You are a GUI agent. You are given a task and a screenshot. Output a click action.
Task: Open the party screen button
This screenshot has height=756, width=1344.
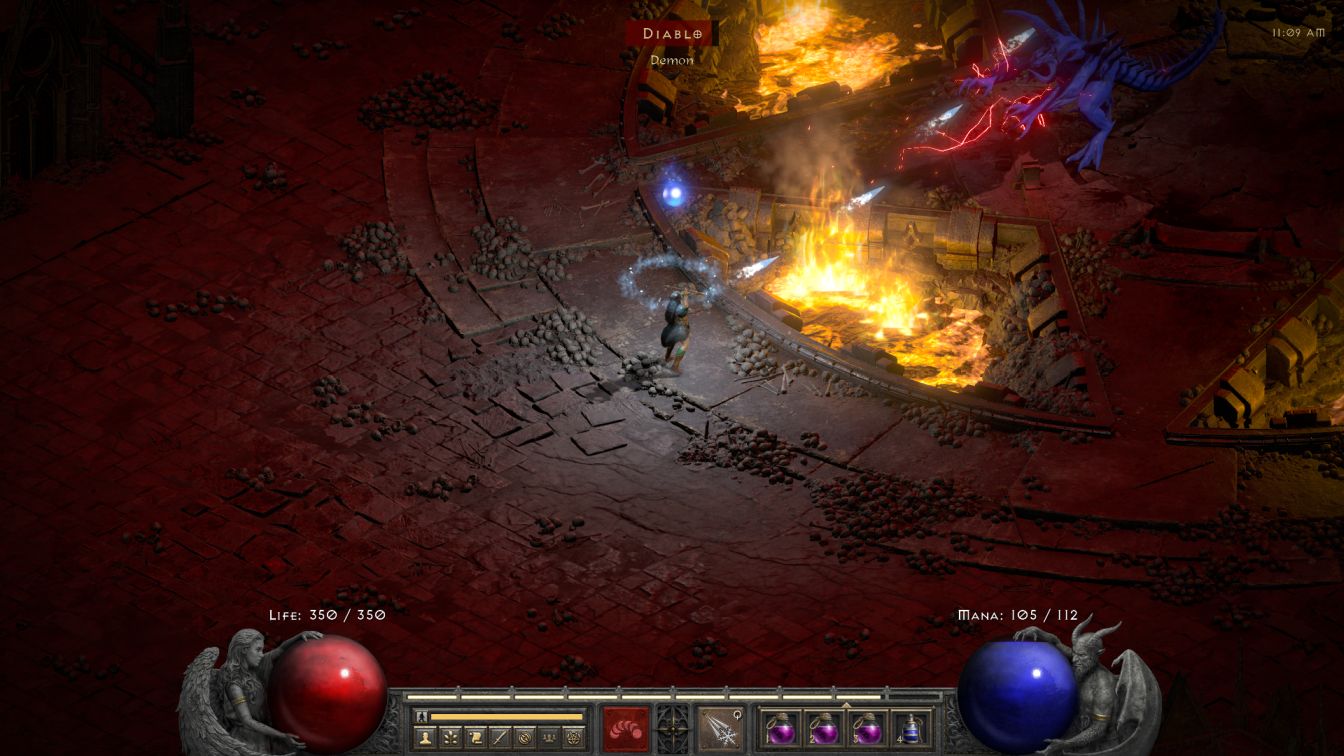[548, 738]
